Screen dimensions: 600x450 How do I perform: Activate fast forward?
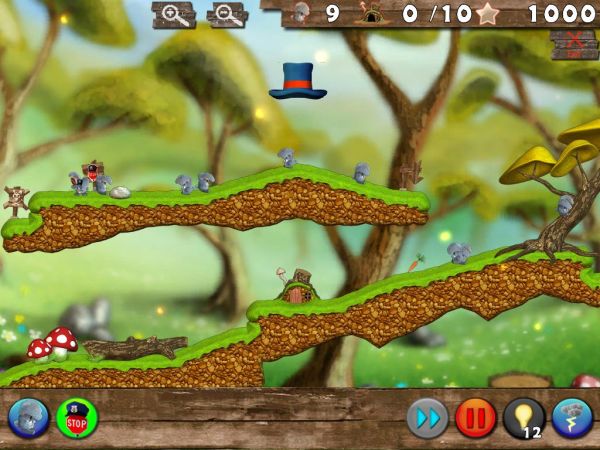coord(427,417)
